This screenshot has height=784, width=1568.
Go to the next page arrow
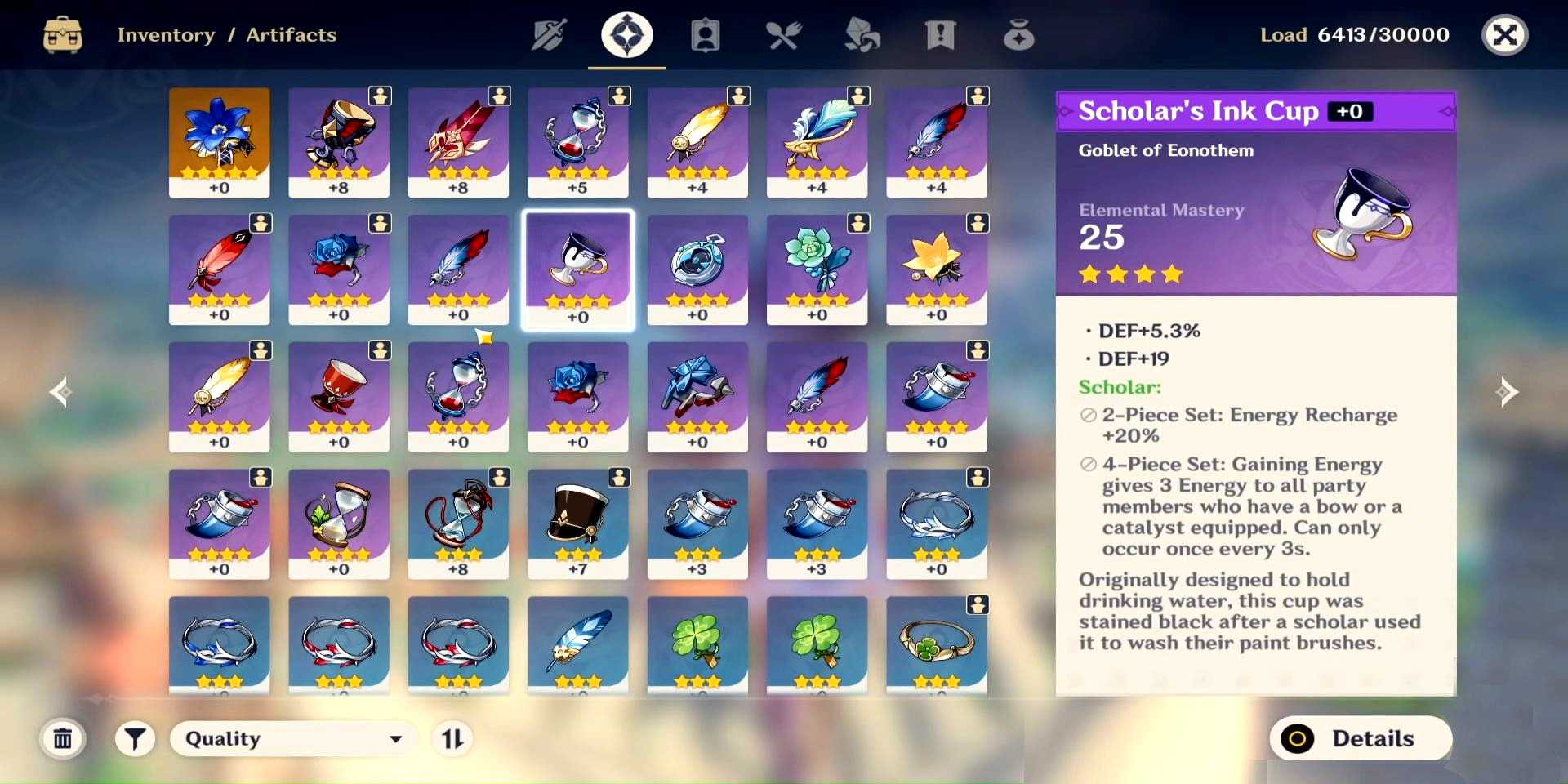1507,392
